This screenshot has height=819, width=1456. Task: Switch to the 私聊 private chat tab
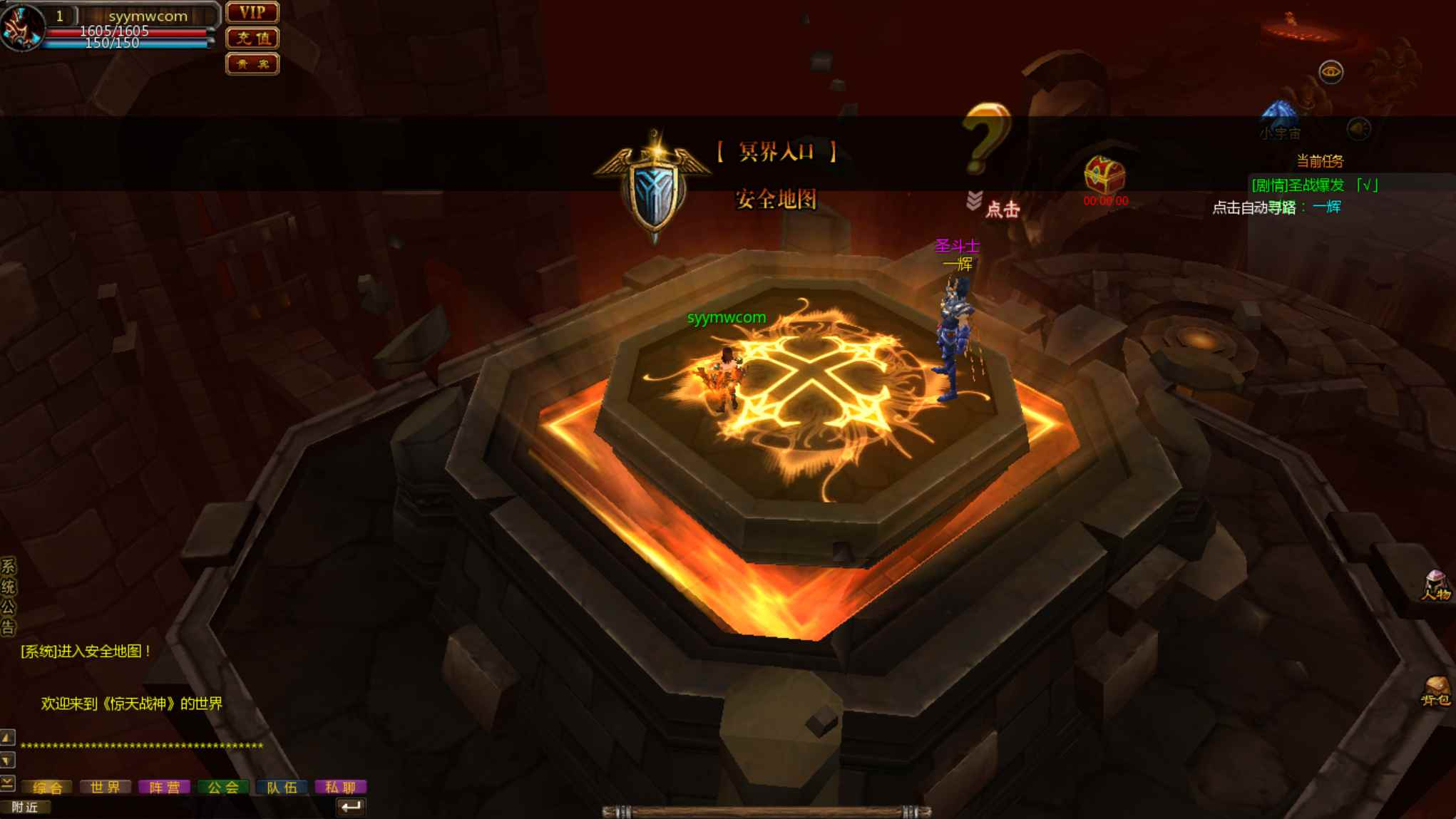pos(340,787)
